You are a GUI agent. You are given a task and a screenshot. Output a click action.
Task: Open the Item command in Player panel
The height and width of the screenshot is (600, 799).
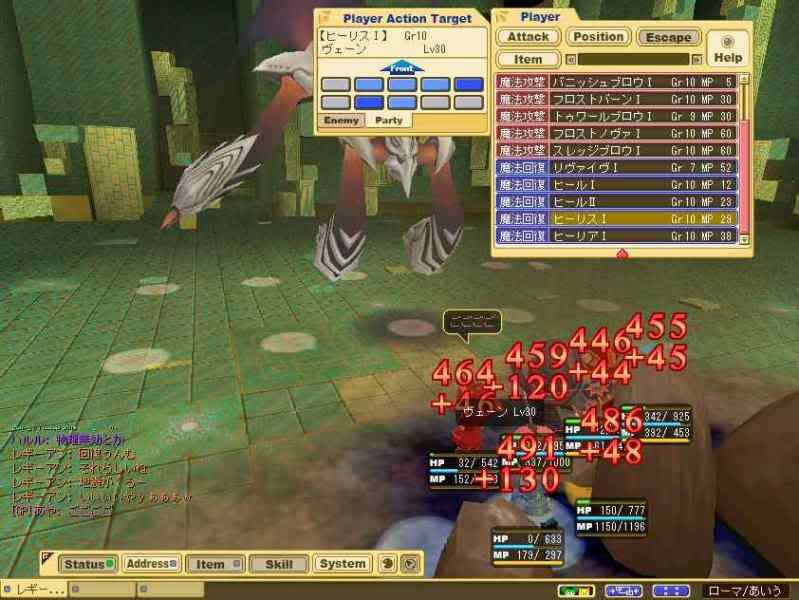527,59
